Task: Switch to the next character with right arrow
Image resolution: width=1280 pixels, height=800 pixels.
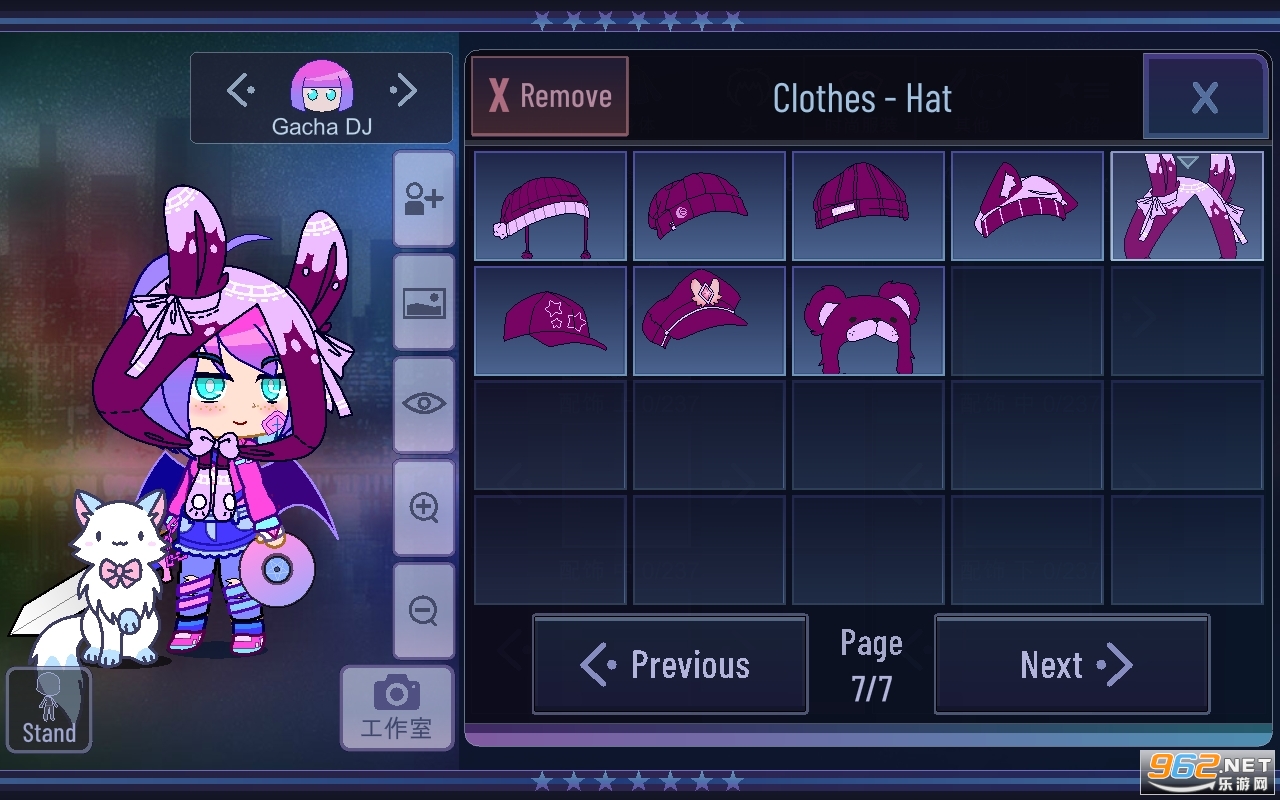Action: (404, 92)
